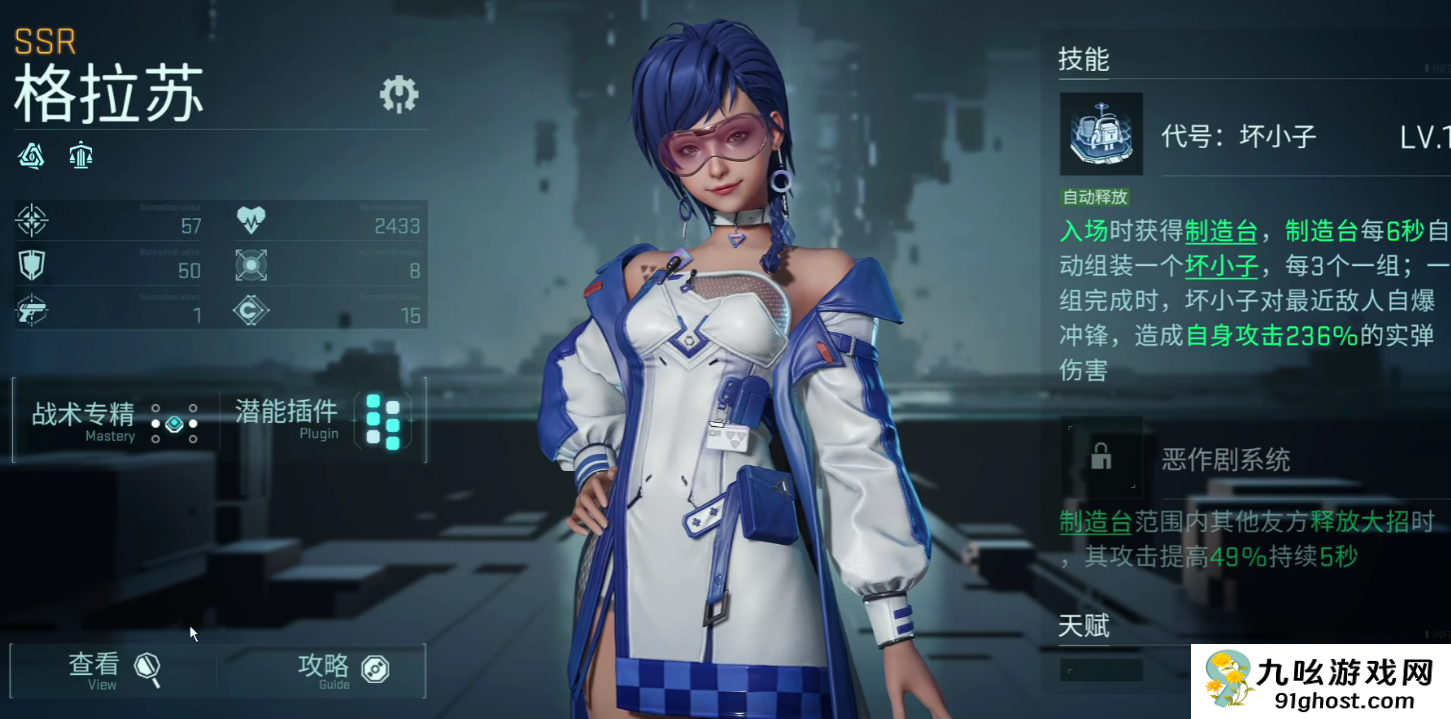Click the 查看 View button
The image size is (1451, 719).
click(x=113, y=669)
